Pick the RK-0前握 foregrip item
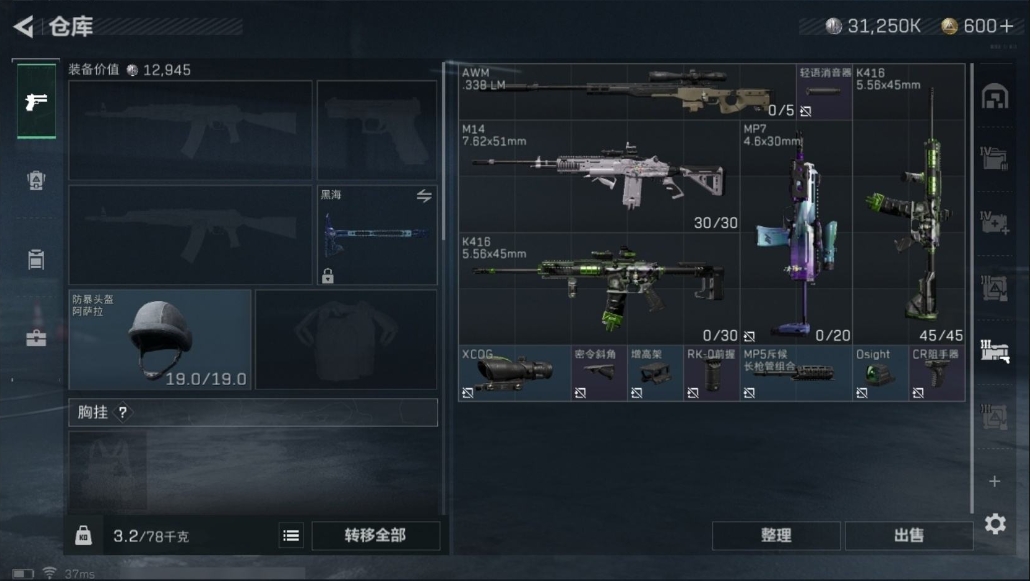The image size is (1030, 581). point(711,373)
